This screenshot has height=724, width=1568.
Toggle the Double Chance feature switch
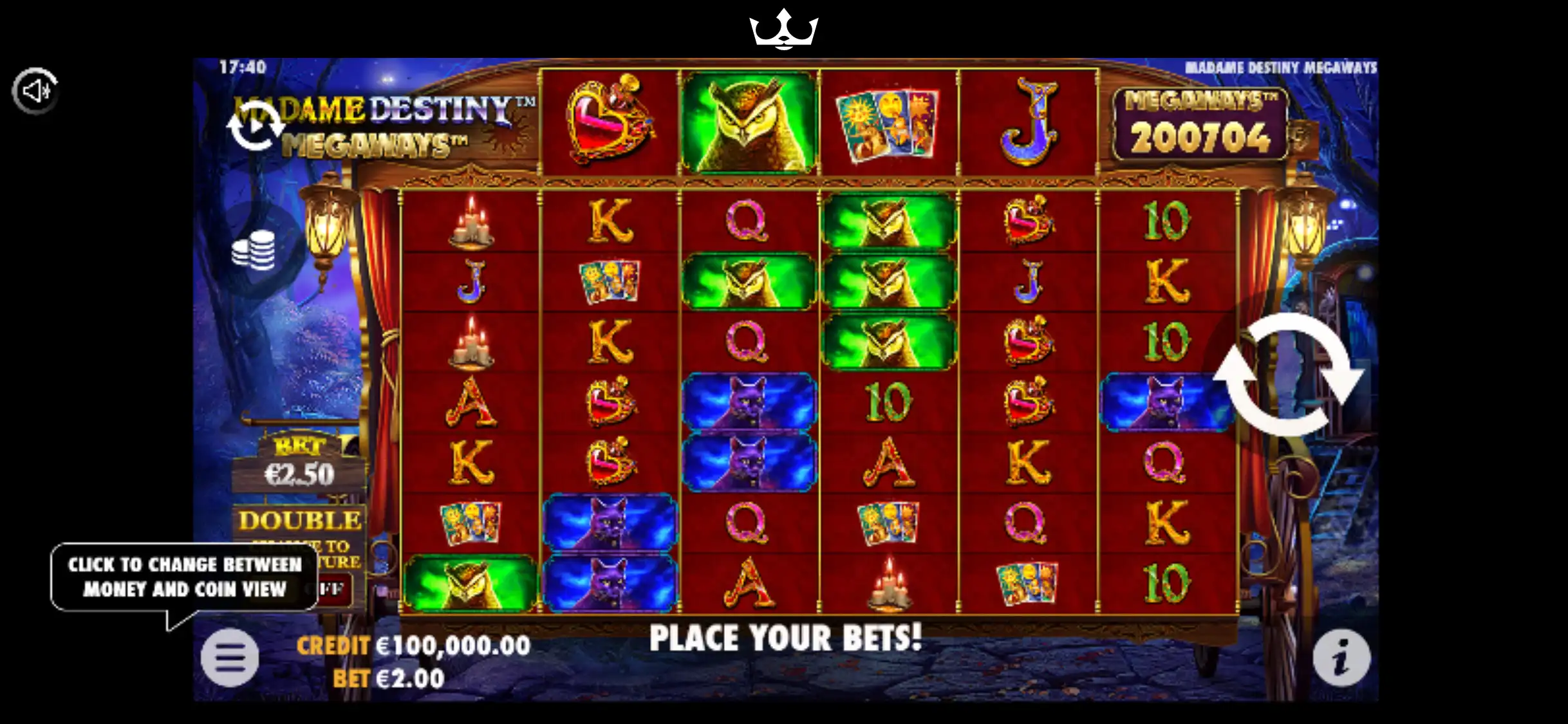(332, 589)
